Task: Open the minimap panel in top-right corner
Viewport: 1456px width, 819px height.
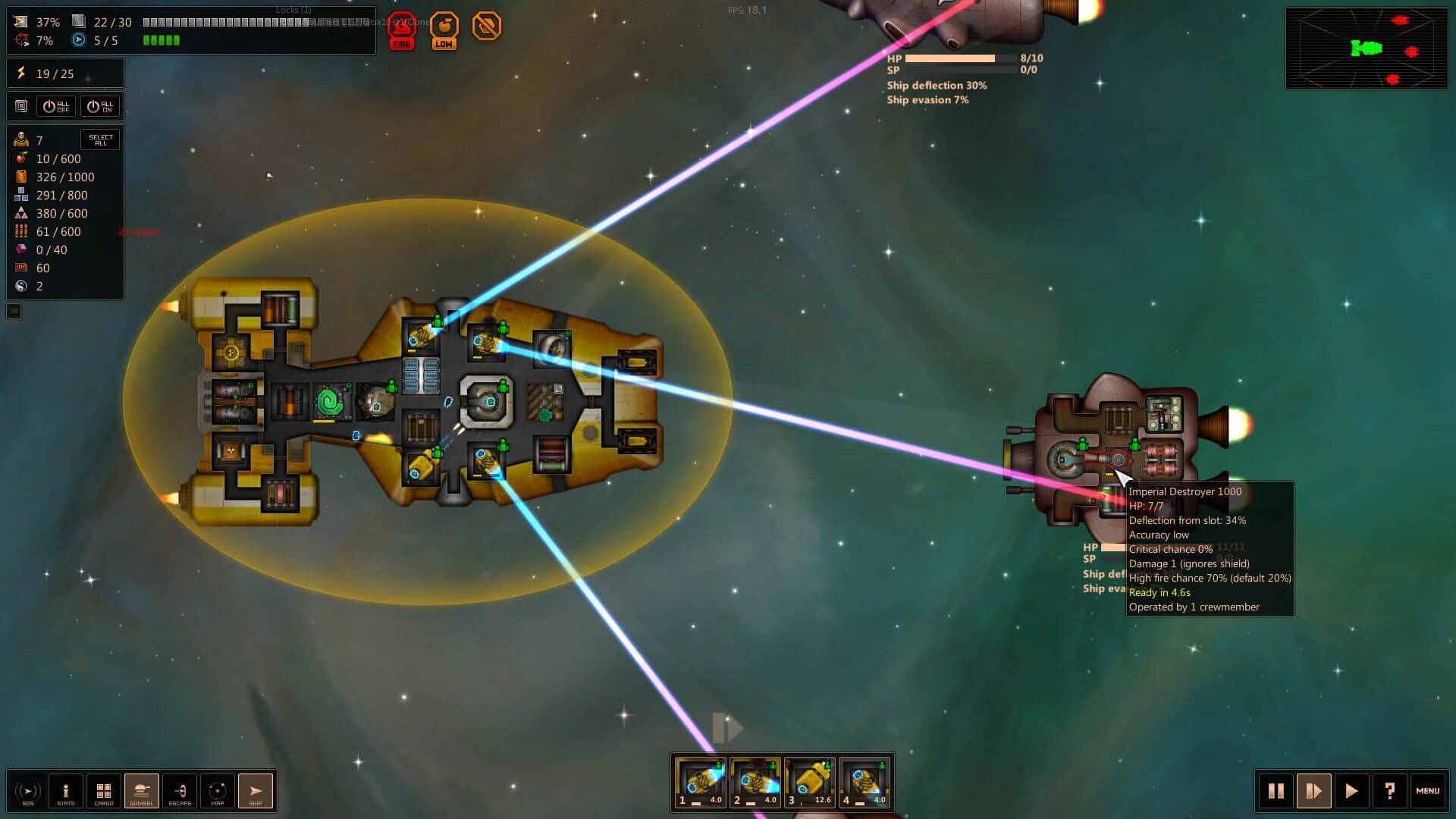Action: [1367, 48]
